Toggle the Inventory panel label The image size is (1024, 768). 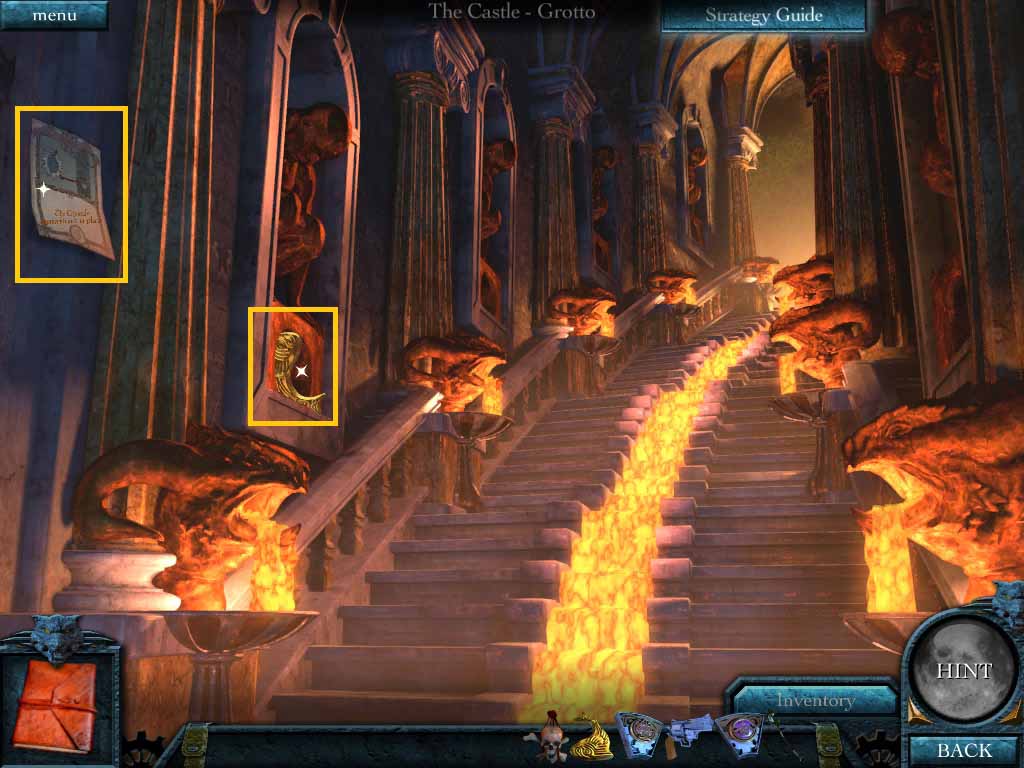click(x=816, y=701)
